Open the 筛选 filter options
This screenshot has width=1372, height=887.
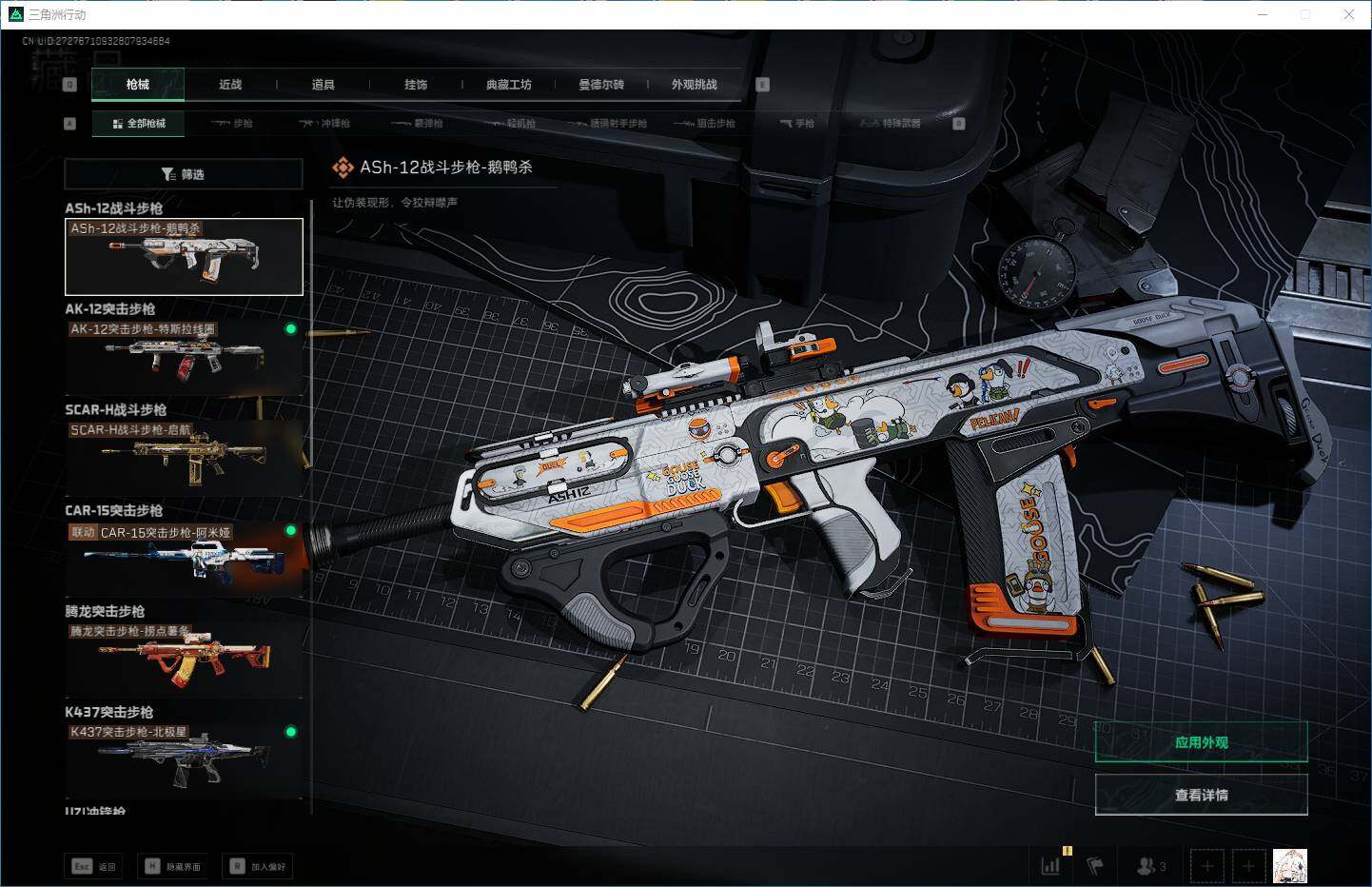point(184,174)
